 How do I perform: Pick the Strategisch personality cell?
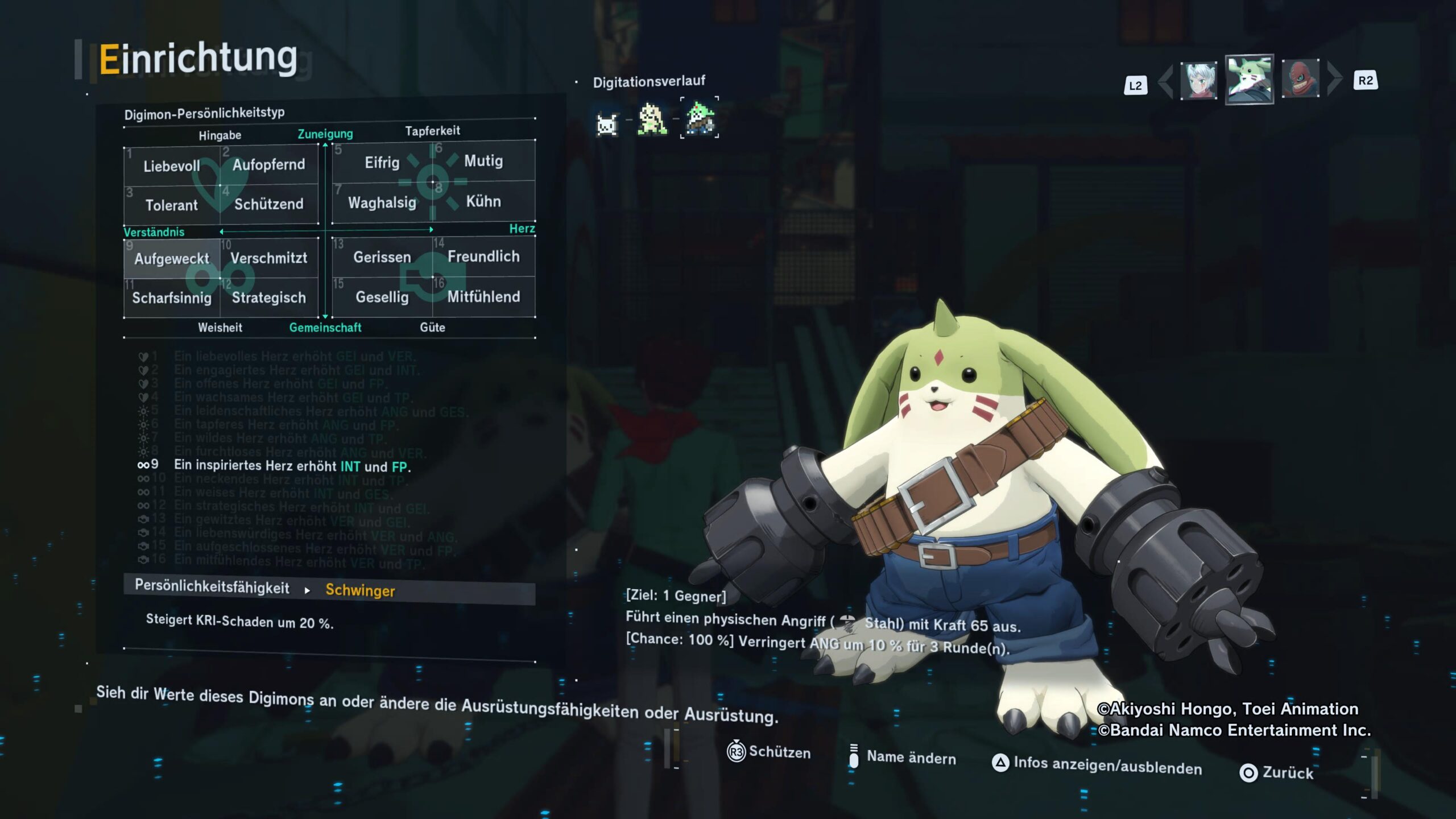[x=268, y=297]
